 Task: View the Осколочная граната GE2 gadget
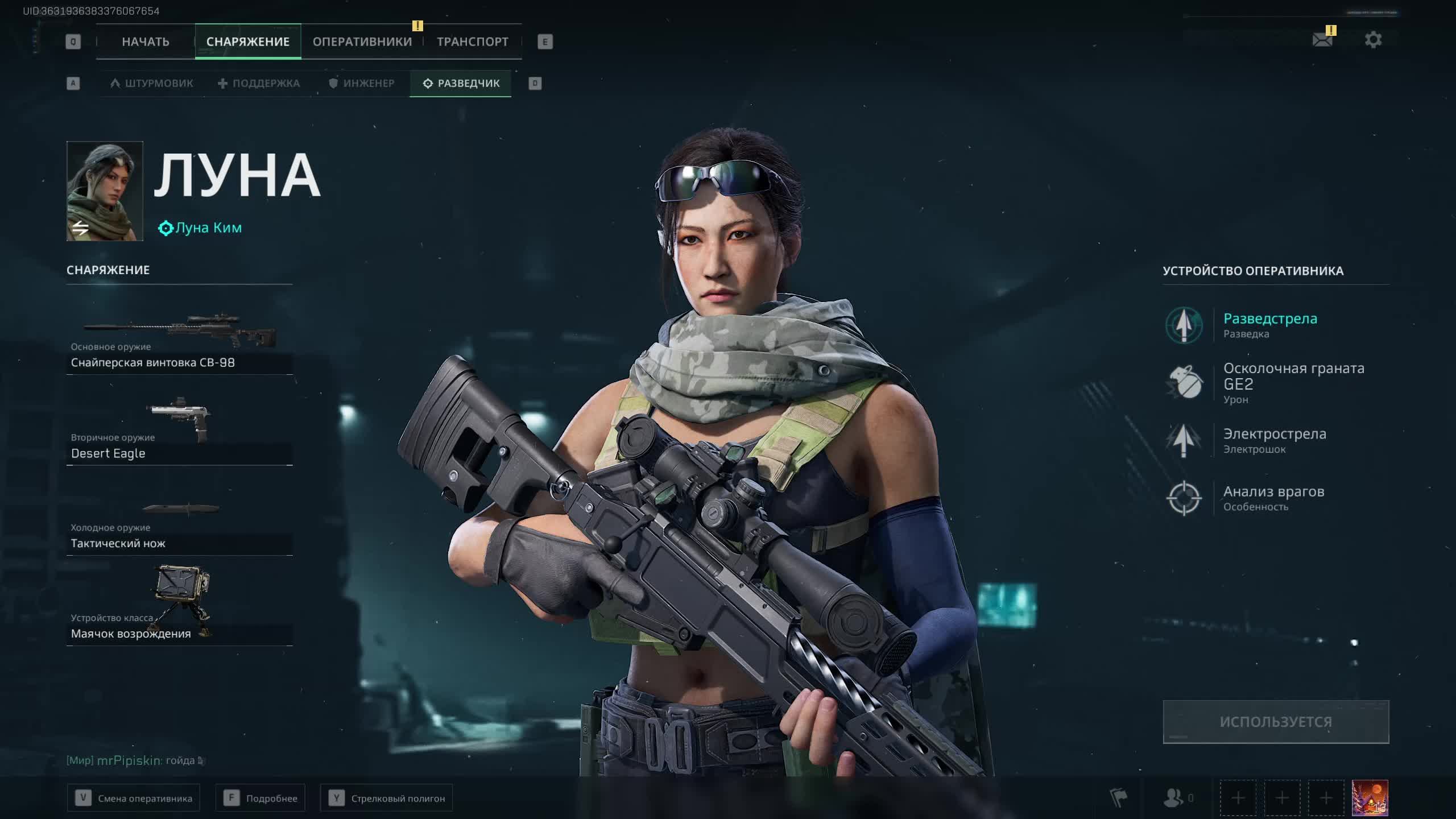click(x=1292, y=383)
